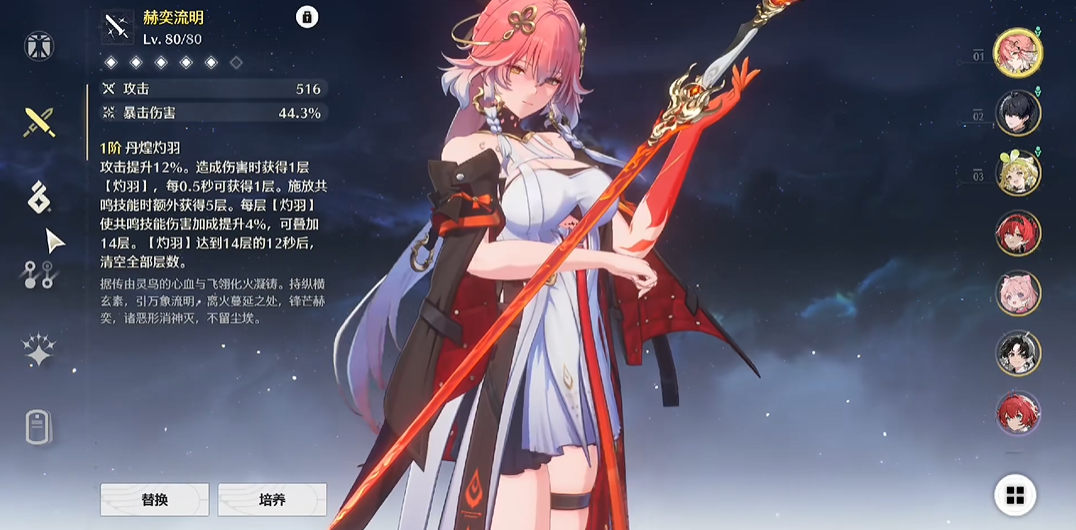Choose the black-haired character in slot 02
This screenshot has width=1076, height=530.
(x=1018, y=113)
